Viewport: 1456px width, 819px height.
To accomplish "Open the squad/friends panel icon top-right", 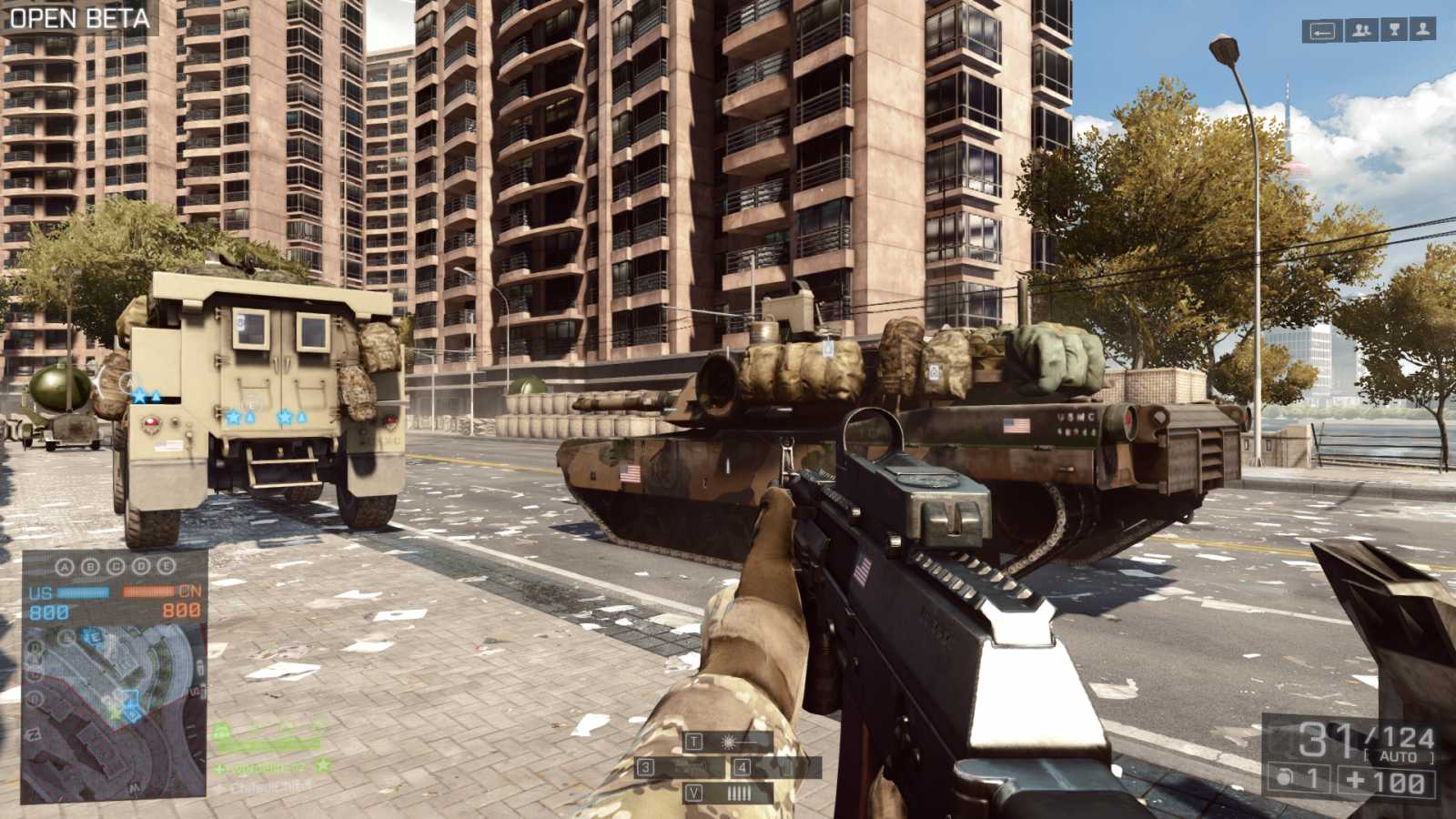I will point(1360,30).
